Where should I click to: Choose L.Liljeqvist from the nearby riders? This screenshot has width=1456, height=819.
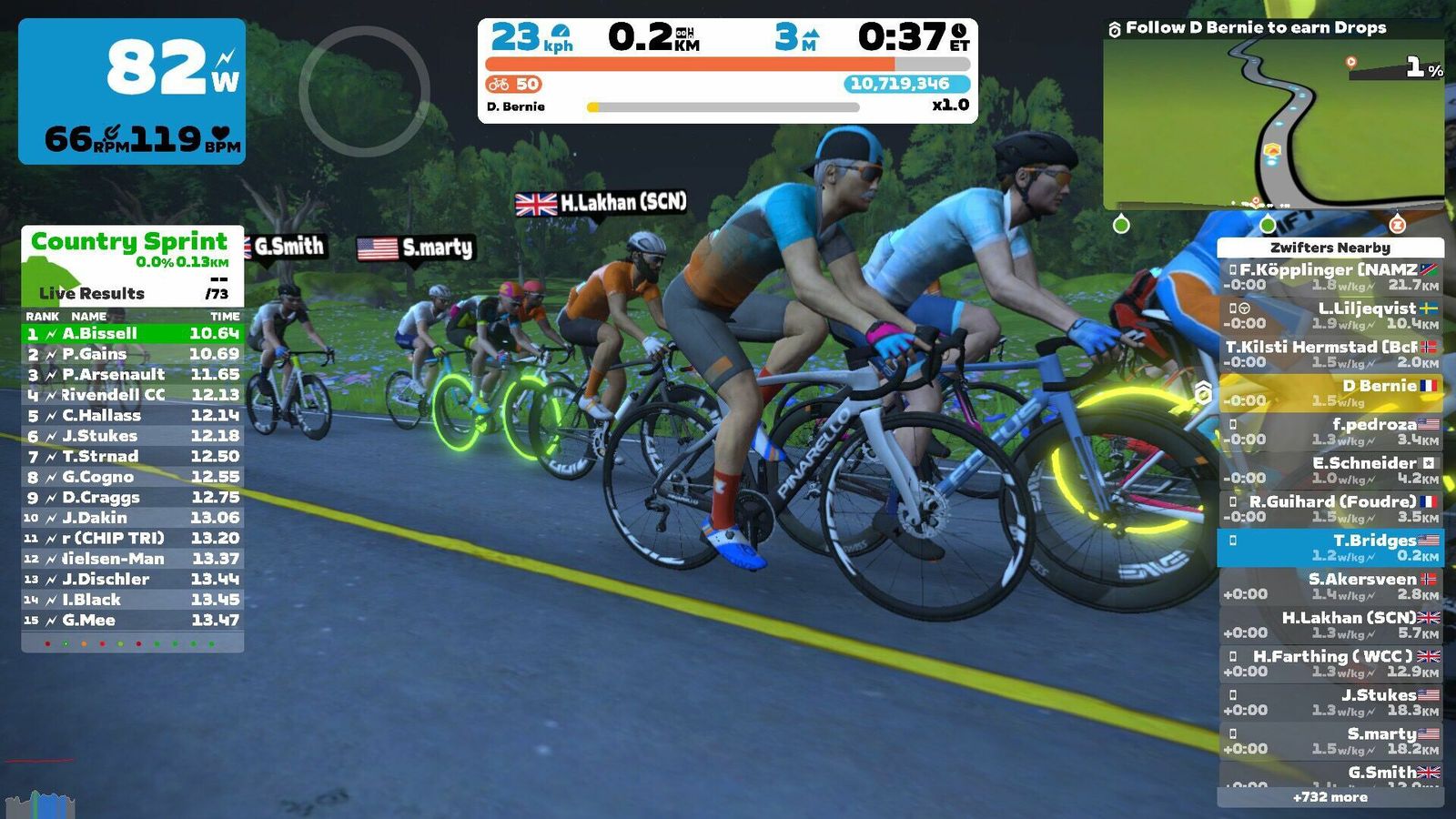[x=1330, y=315]
